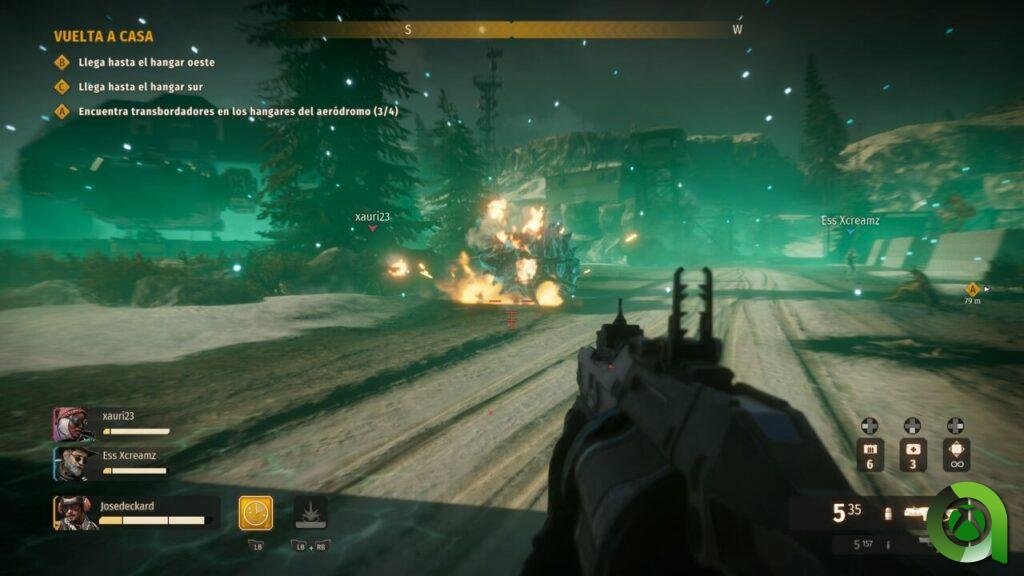Activate the golden clock ability icon
Viewport: 1024px width, 576px height.
[255, 513]
